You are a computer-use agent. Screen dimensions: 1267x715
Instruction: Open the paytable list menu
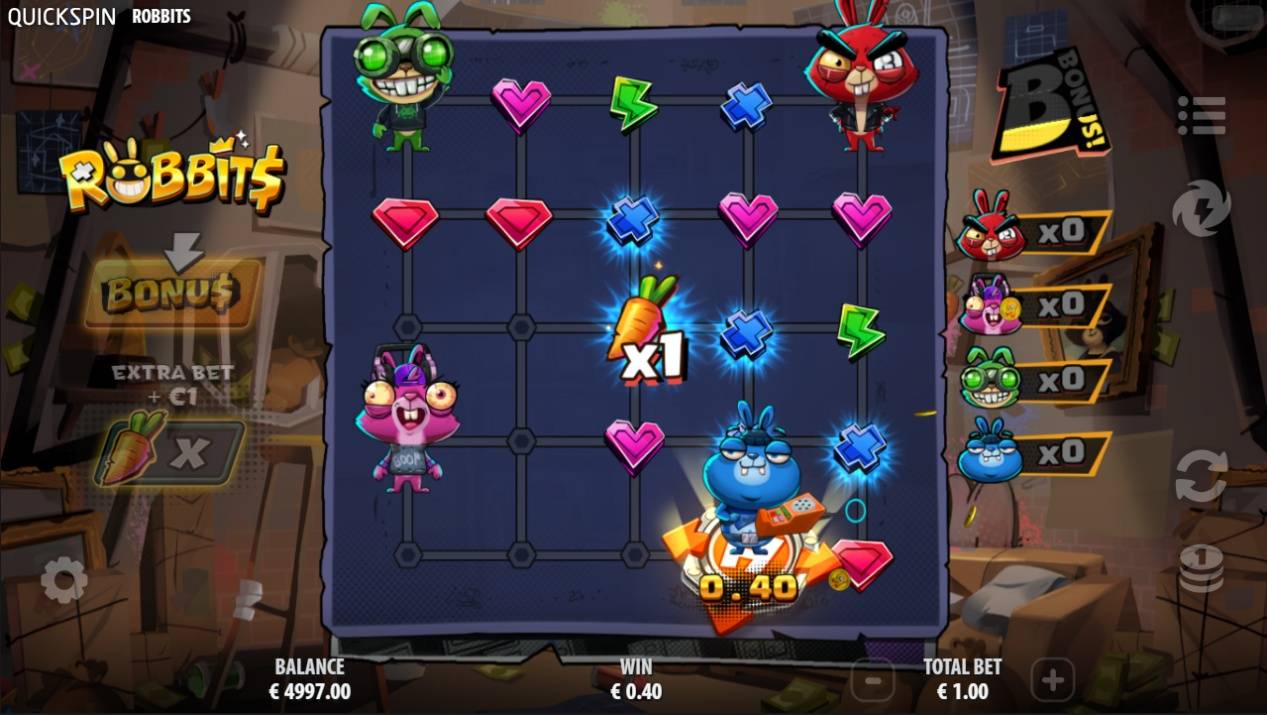[x=1201, y=116]
